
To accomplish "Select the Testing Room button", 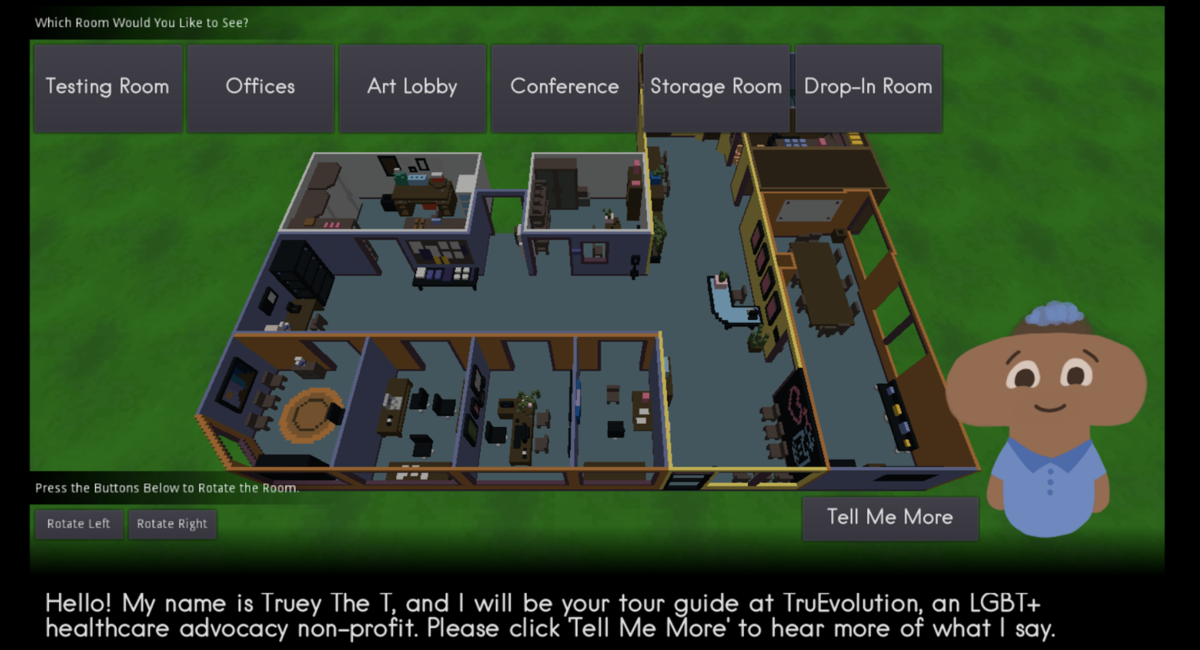I will click(108, 87).
